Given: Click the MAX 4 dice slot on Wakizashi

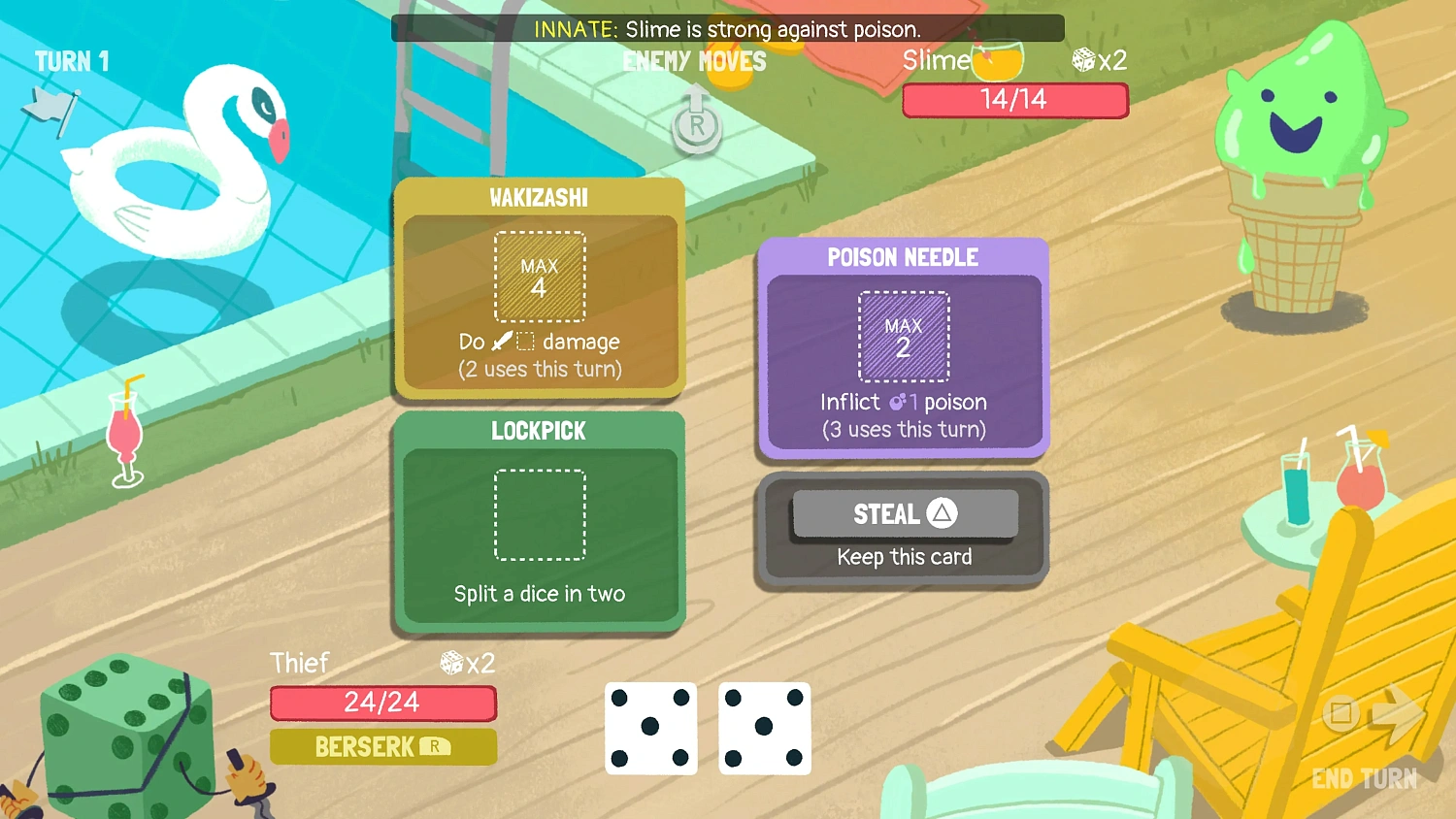Looking at the screenshot, I should click(x=540, y=277).
